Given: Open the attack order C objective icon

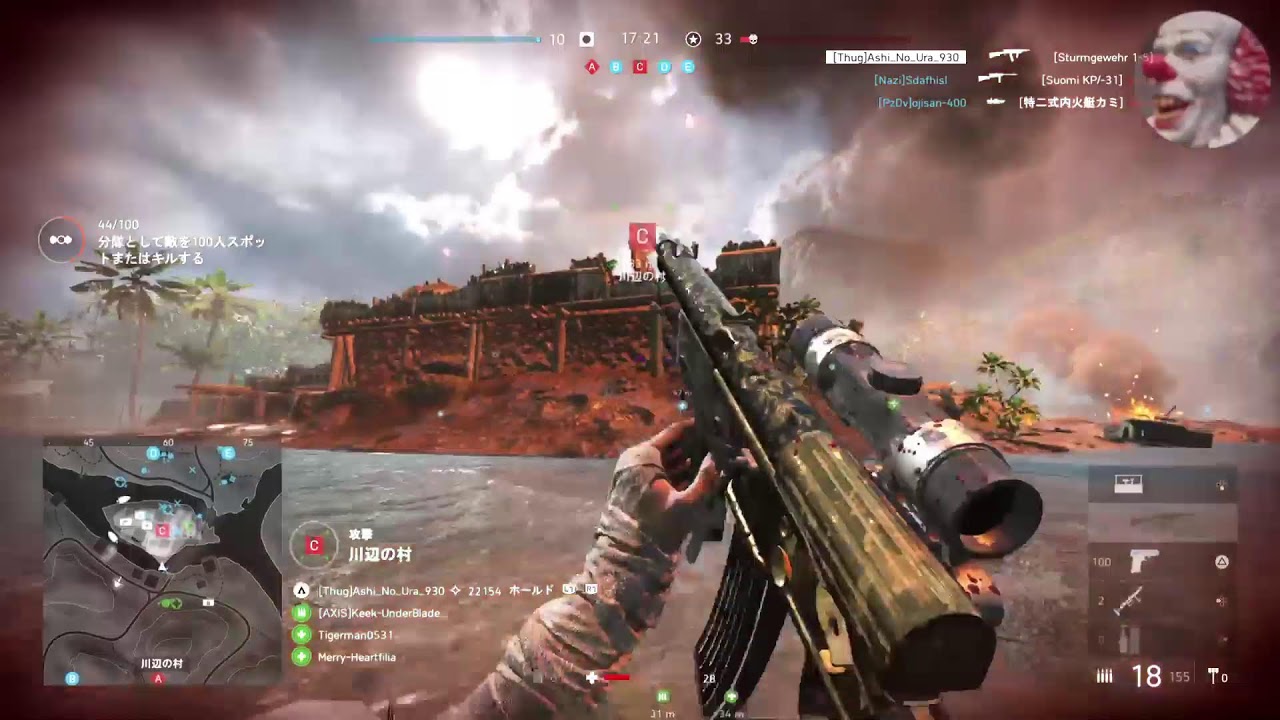Looking at the screenshot, I should (313, 545).
